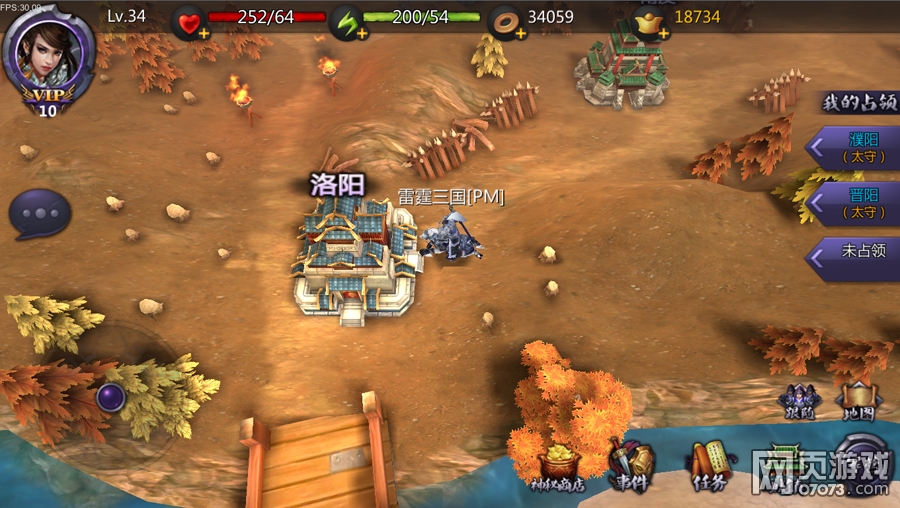Open the chat bubble button
This screenshot has width=900, height=508.
click(40, 214)
